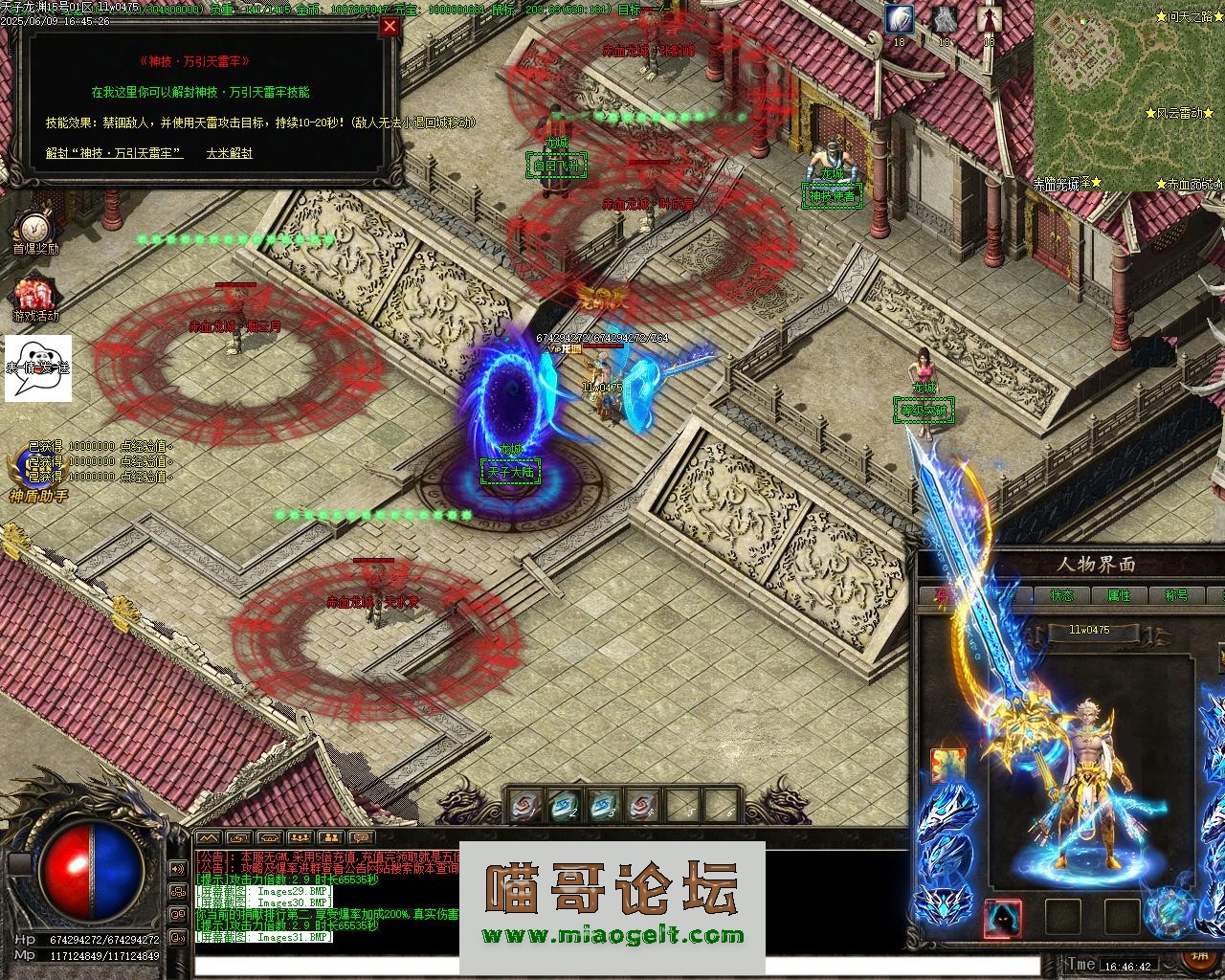The width and height of the screenshot is (1225, 980).
Task: Open the 神盾助手 helper
Action: [38, 476]
